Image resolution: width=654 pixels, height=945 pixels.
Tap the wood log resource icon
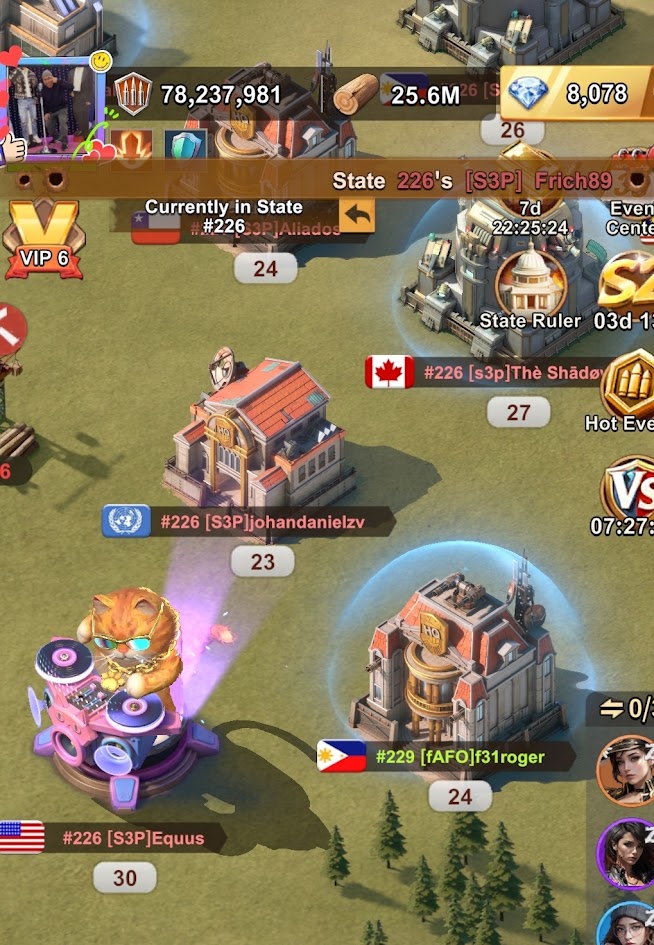(x=356, y=94)
